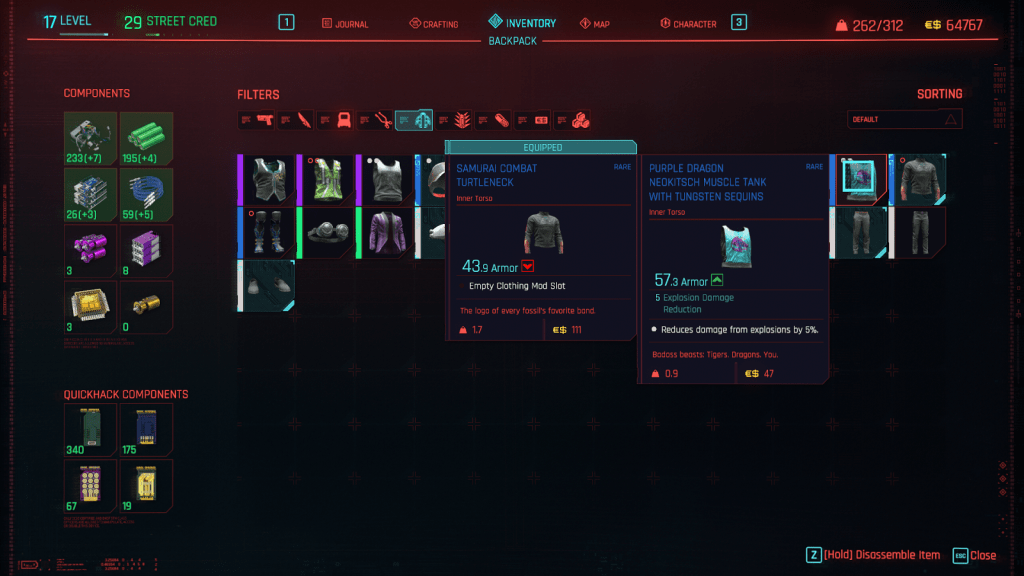Toggle the stacked cubes filter
This screenshot has height=576, width=1024.
tap(580, 120)
